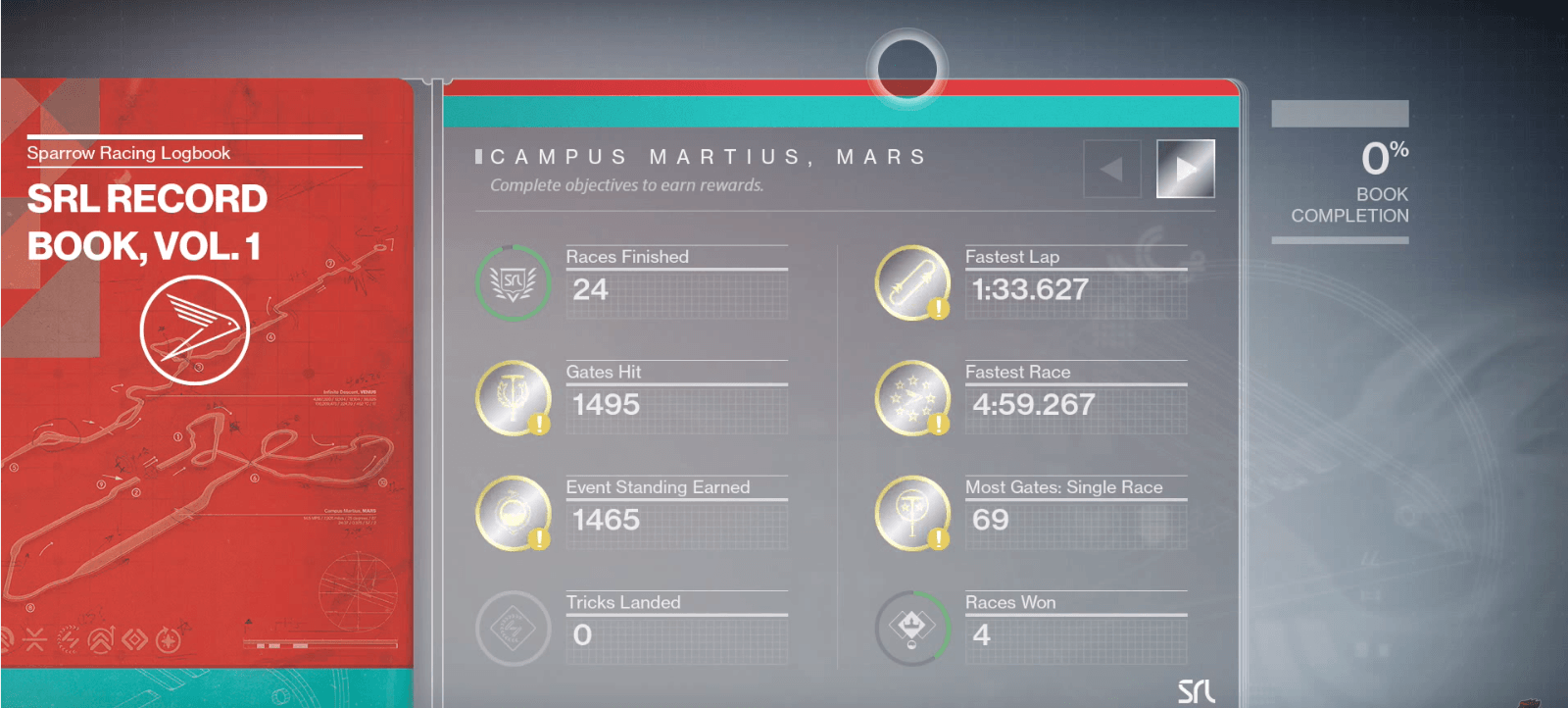
Task: Choose the Fastest Lap objective medallion
Action: point(912,282)
